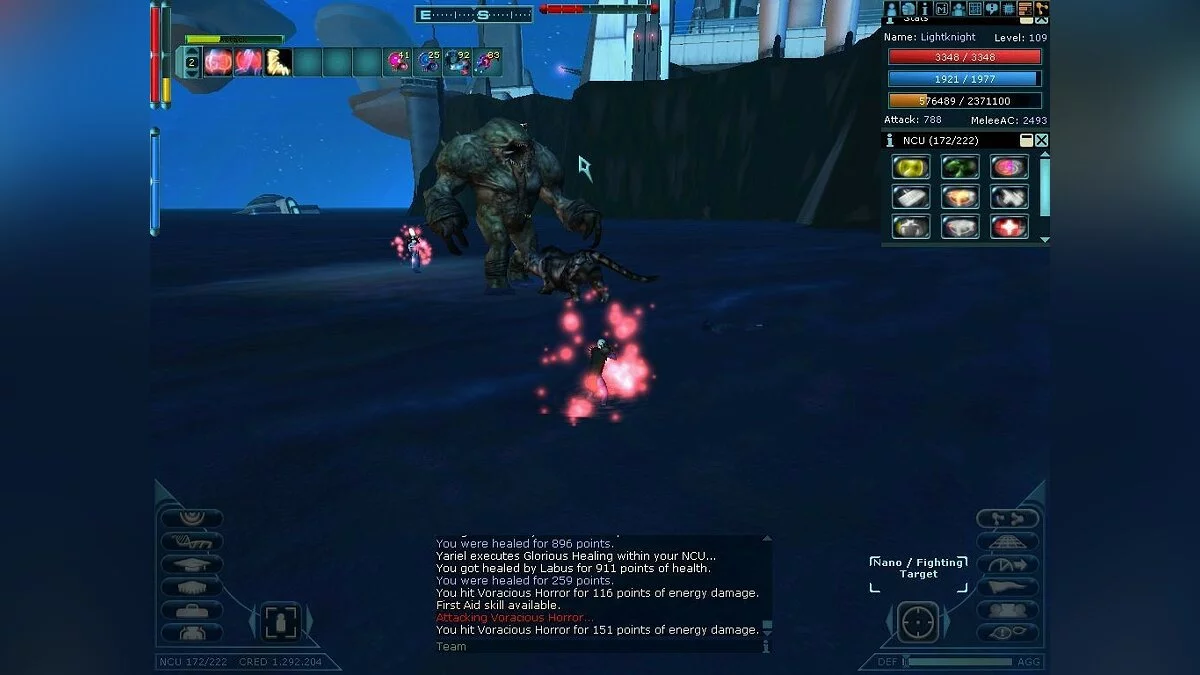
Task: Click the green nano program in NCU
Action: tap(960, 167)
